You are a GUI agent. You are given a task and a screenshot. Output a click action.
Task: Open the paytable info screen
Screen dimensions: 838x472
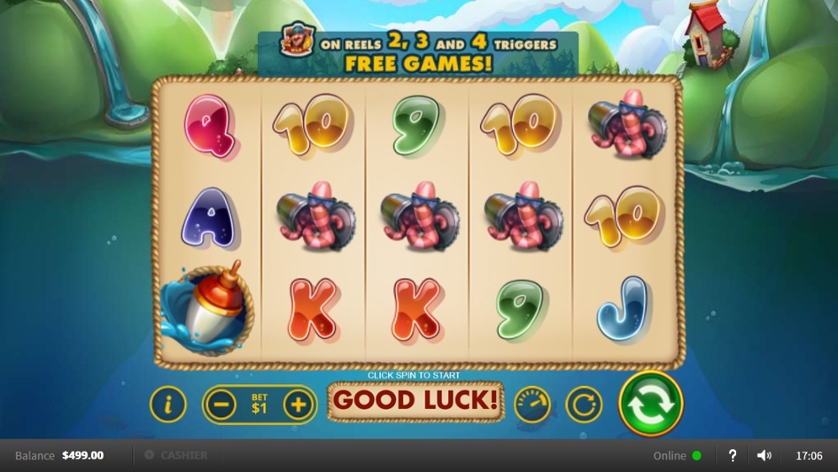pyautogui.click(x=168, y=404)
